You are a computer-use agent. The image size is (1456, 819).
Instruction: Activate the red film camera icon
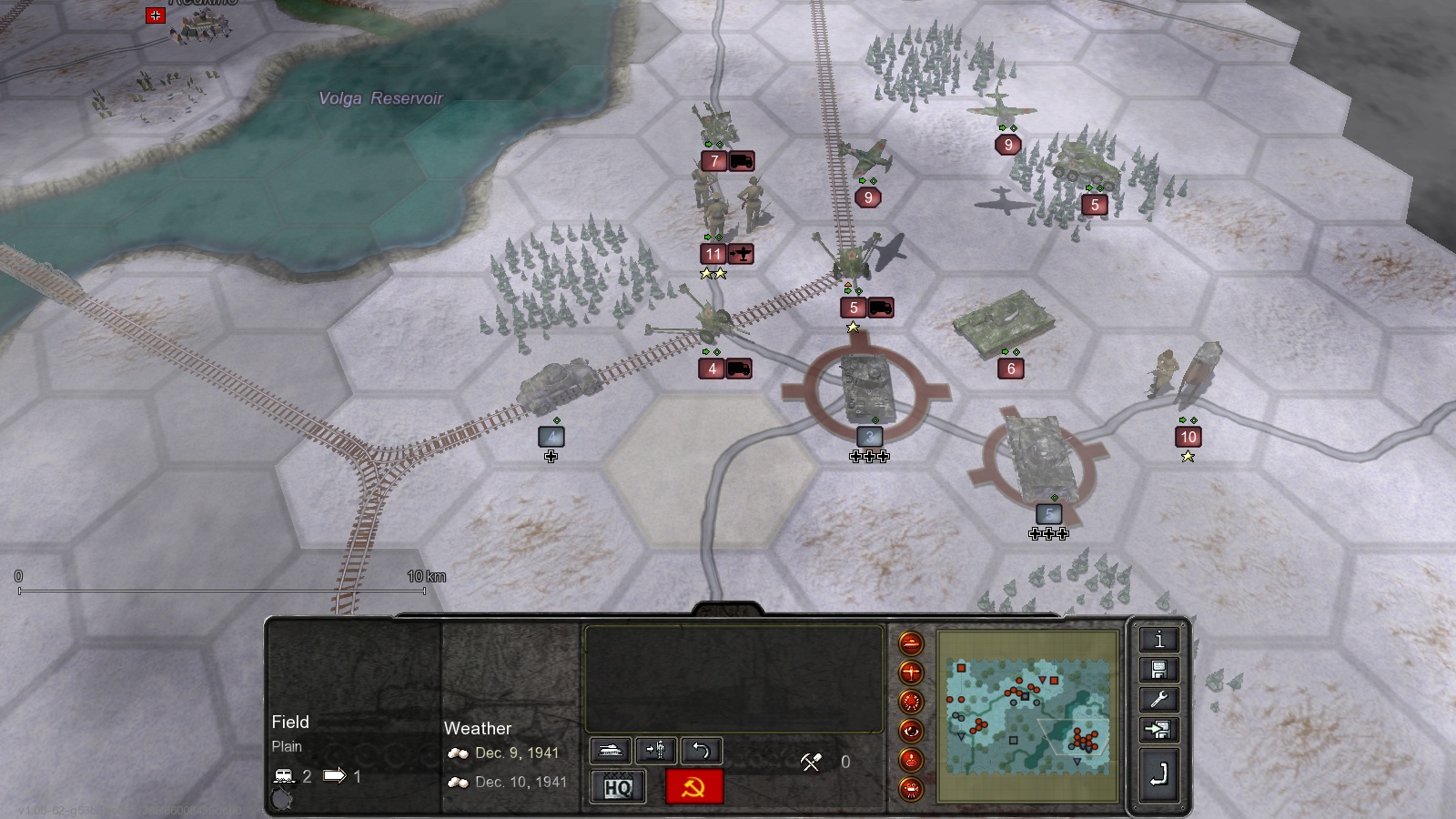911,788
